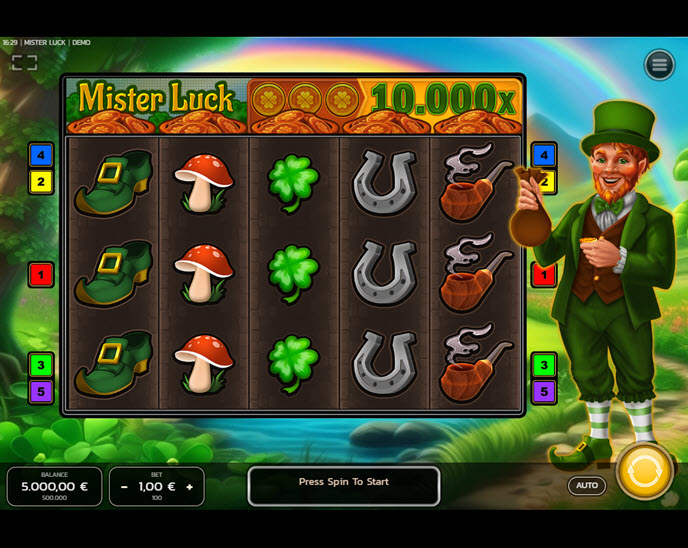Decrease the bet with the minus button

[x=124, y=487]
